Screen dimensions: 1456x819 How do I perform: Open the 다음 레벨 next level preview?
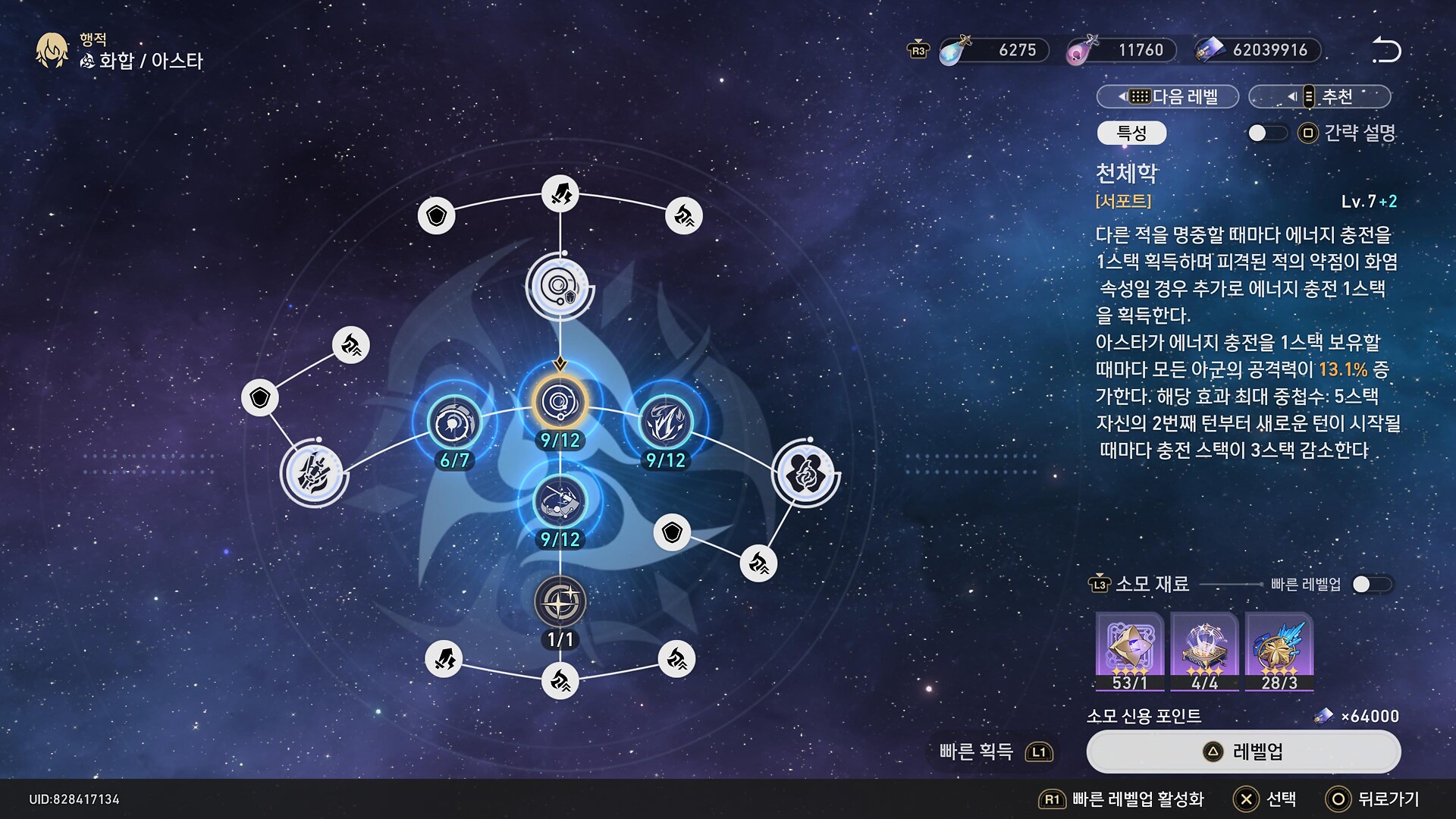click(x=1168, y=96)
